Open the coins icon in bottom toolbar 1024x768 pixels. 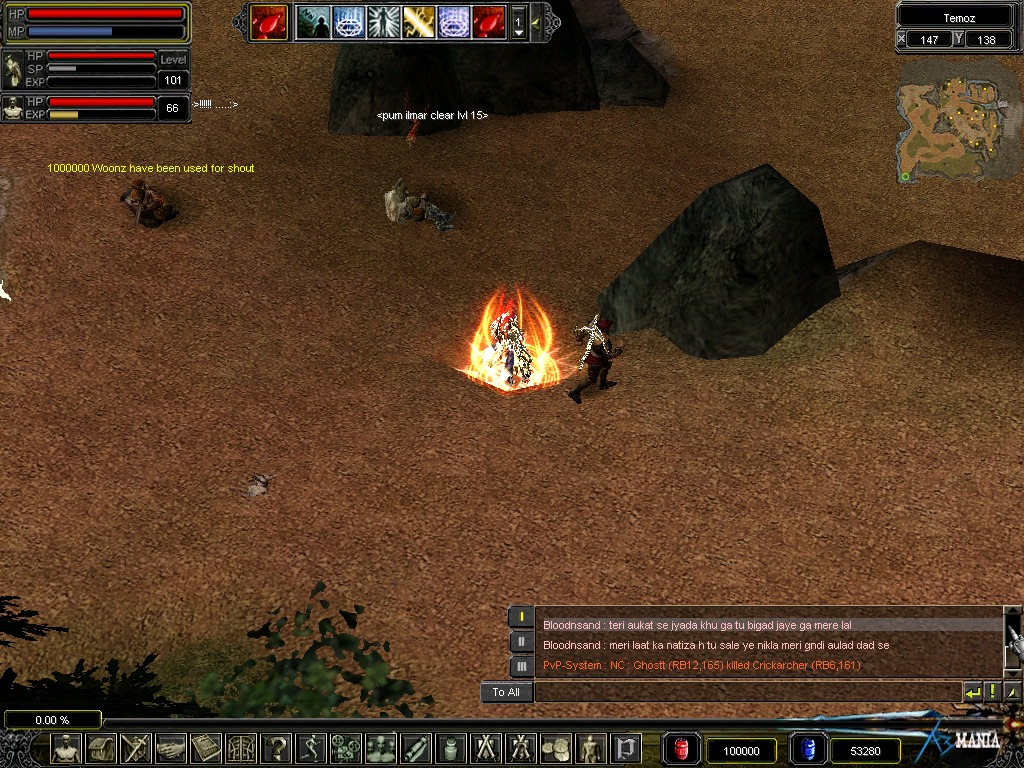tap(556, 748)
